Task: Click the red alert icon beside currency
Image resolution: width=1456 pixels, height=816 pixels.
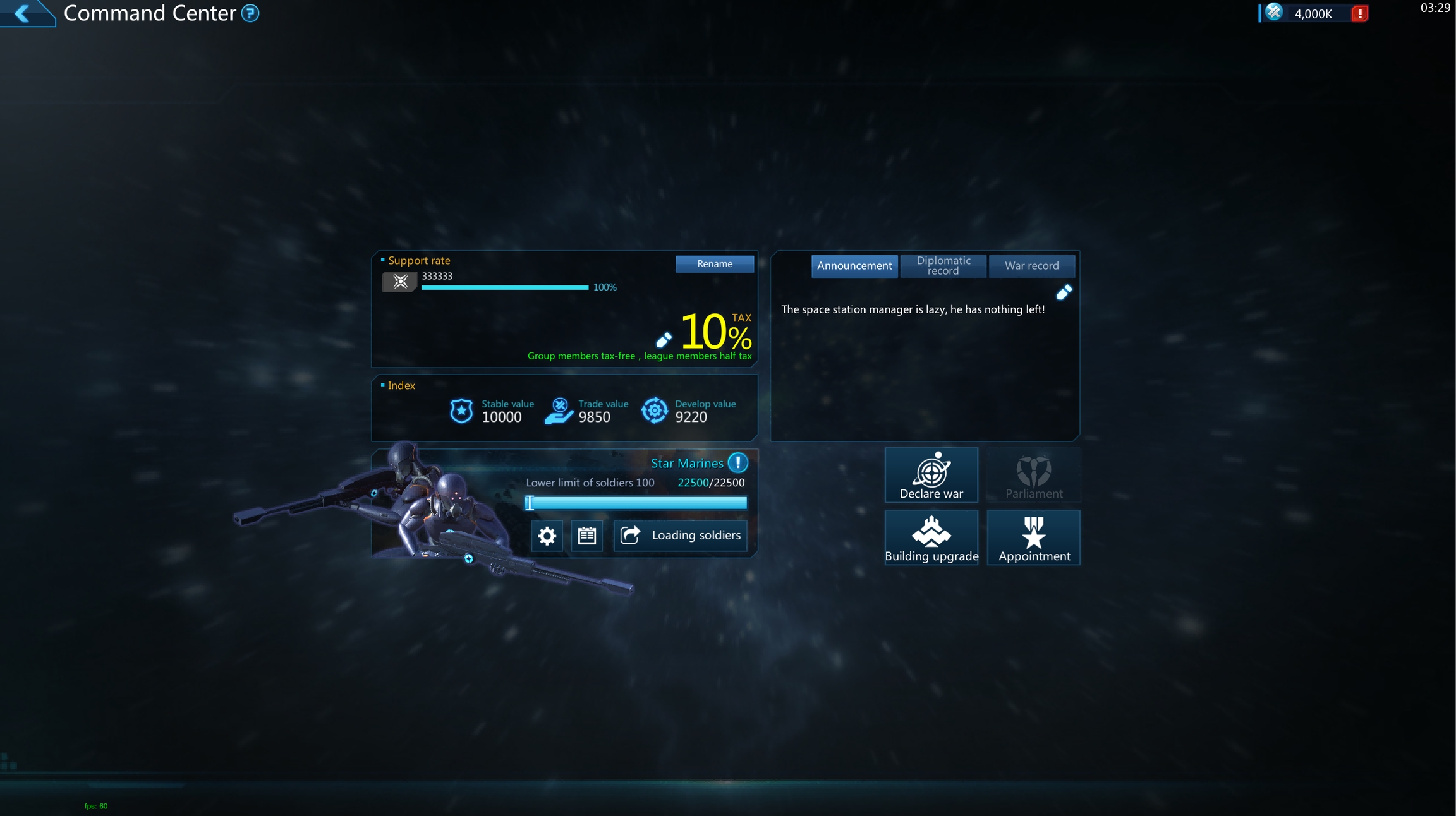Action: click(x=1359, y=14)
